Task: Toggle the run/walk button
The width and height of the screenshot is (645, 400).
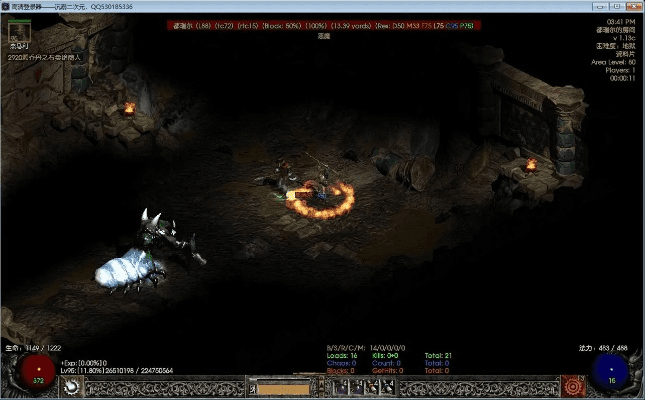Action: [251, 387]
